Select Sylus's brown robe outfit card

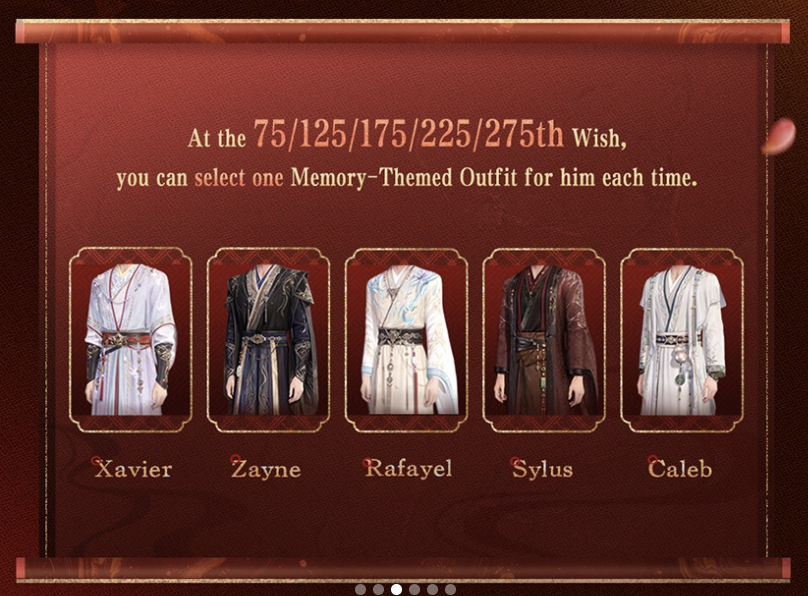click(544, 340)
